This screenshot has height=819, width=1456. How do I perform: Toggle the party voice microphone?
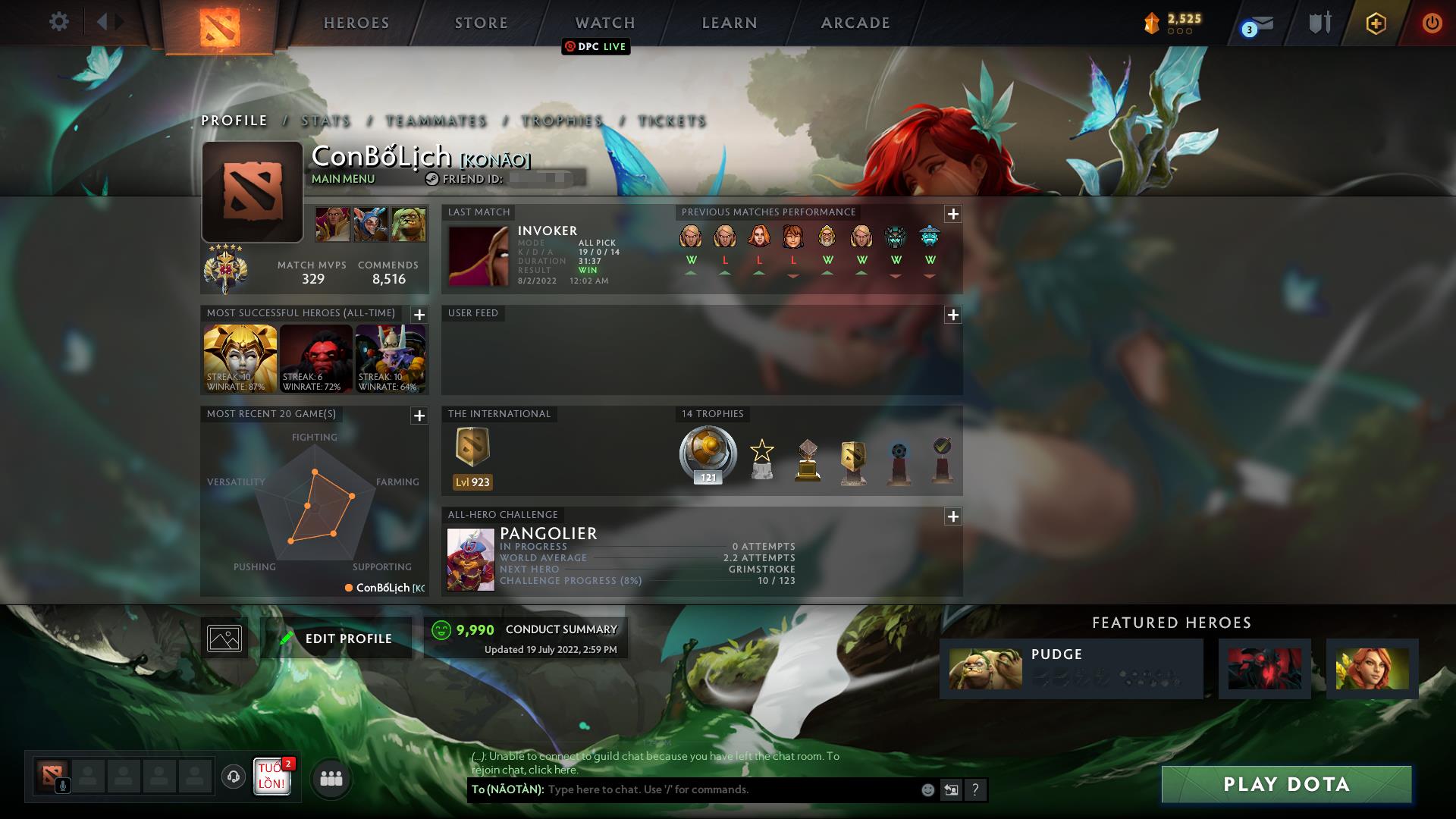(61, 785)
